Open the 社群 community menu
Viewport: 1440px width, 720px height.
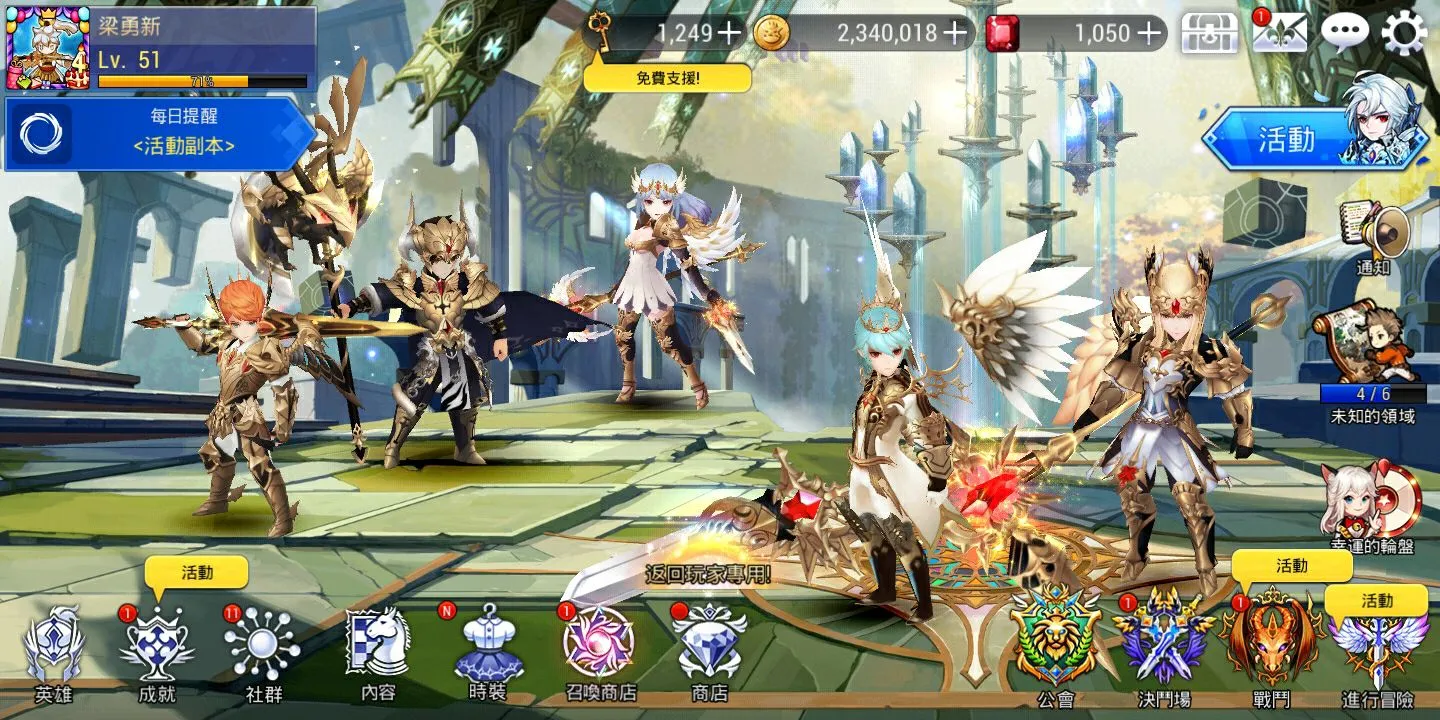262,647
